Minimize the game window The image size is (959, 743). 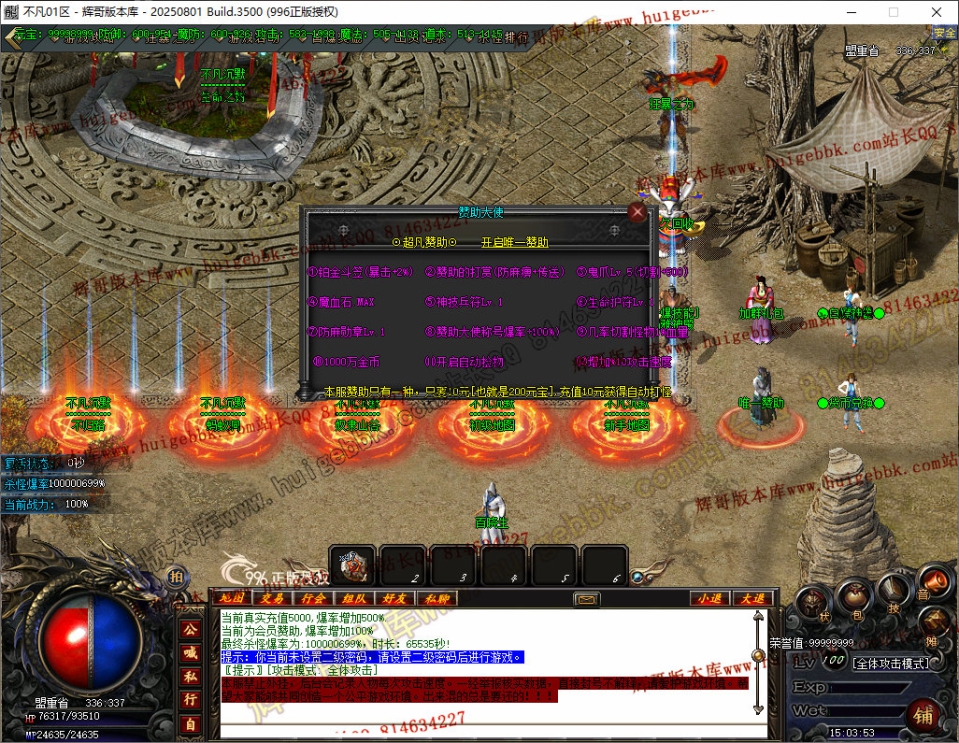click(x=846, y=12)
